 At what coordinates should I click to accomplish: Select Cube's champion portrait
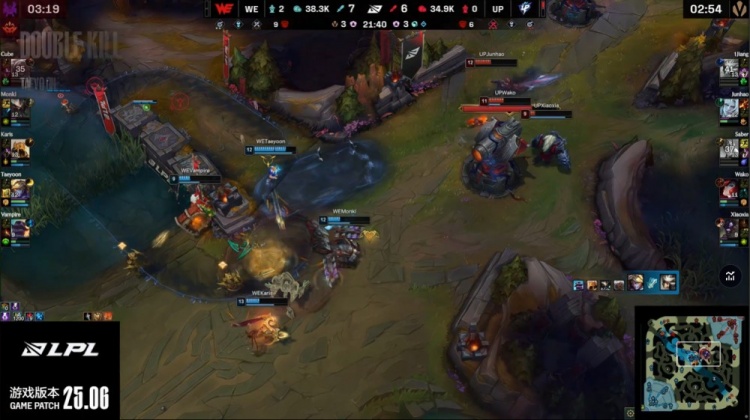click(20, 70)
